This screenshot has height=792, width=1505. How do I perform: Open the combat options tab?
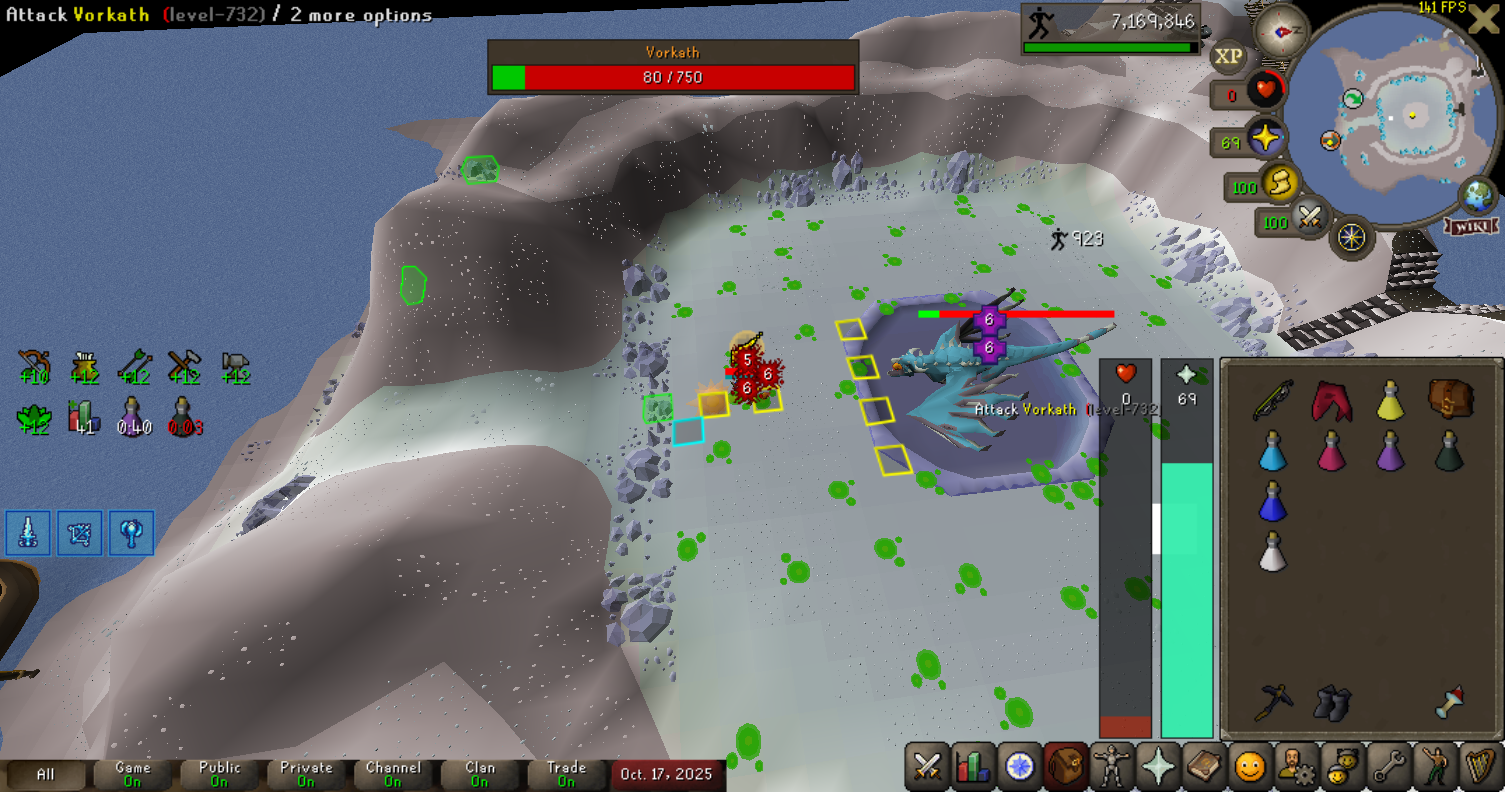[x=928, y=767]
